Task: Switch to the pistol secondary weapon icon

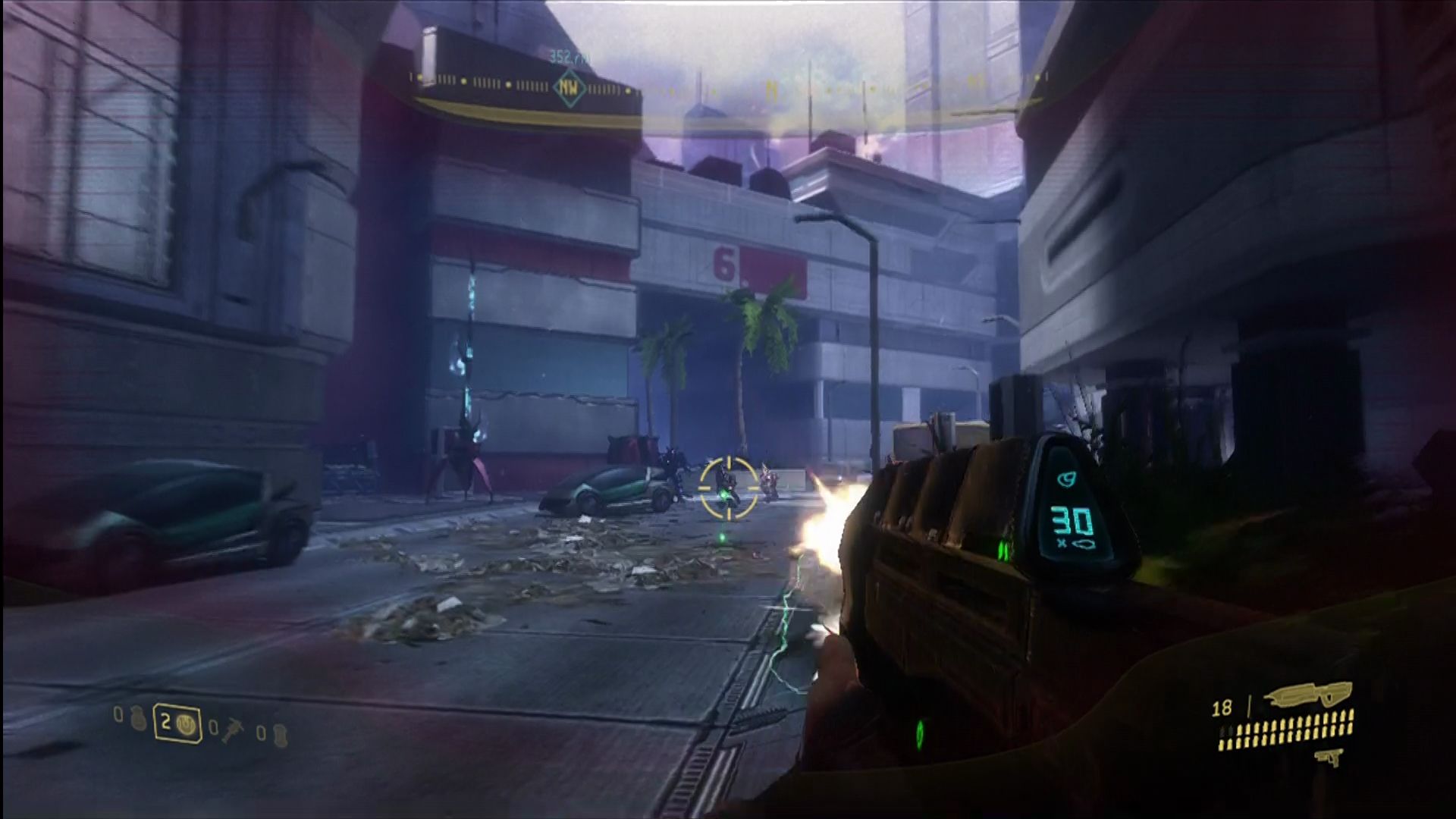Action: tap(1329, 757)
